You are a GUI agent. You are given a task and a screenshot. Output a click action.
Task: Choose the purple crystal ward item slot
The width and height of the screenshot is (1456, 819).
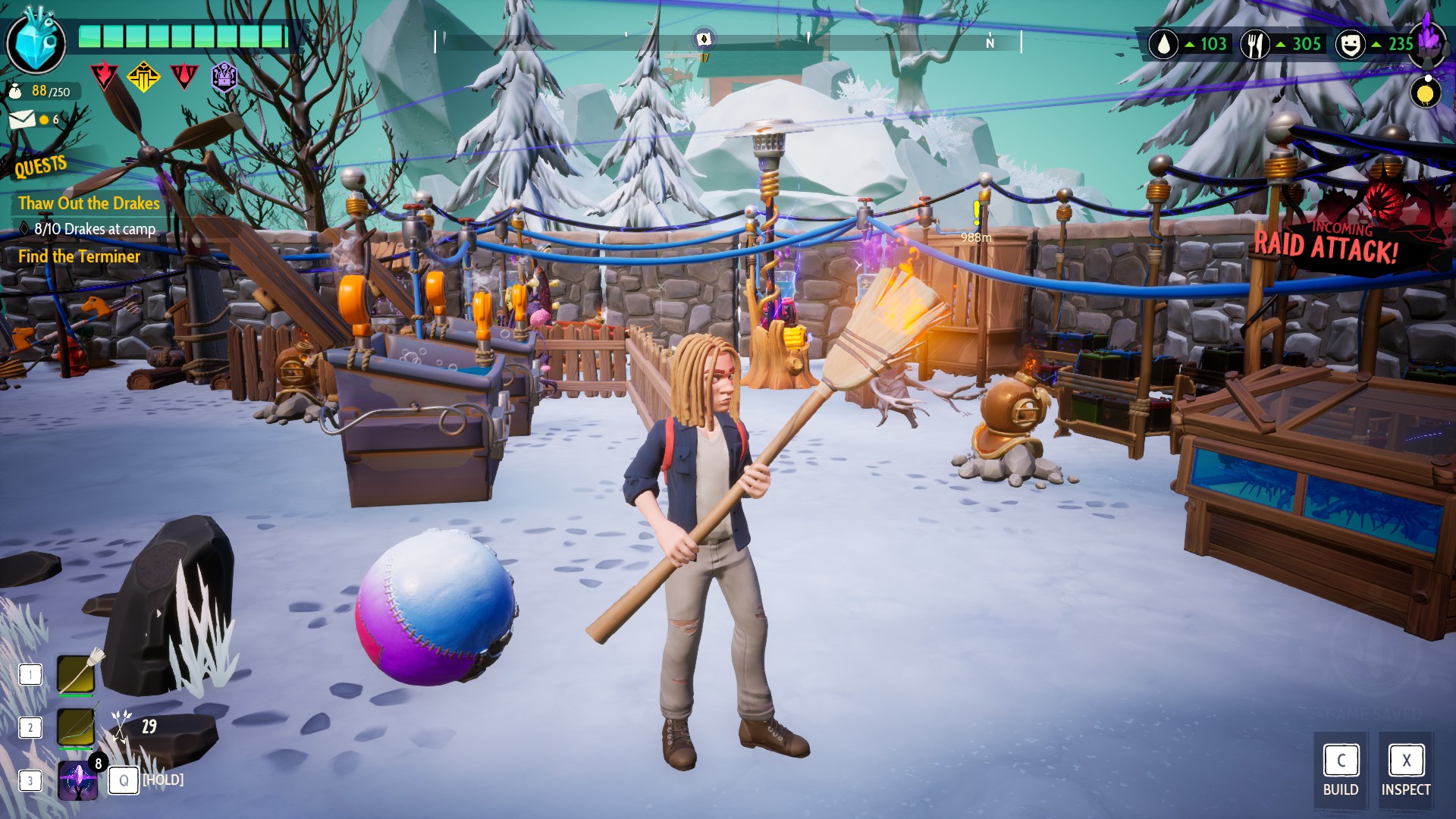[x=77, y=780]
